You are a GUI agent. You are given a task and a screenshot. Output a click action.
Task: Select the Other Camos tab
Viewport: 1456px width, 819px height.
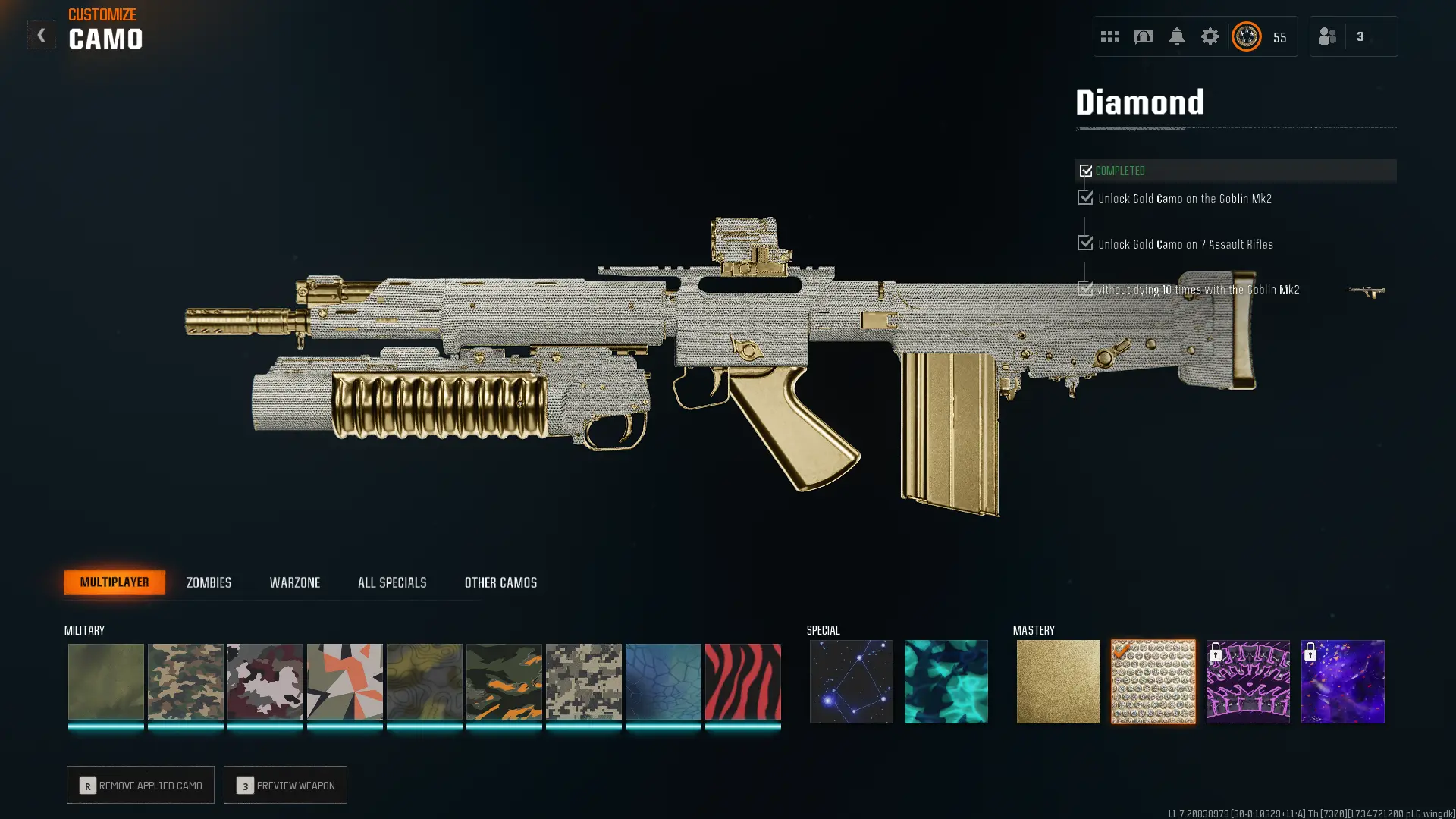tap(500, 582)
